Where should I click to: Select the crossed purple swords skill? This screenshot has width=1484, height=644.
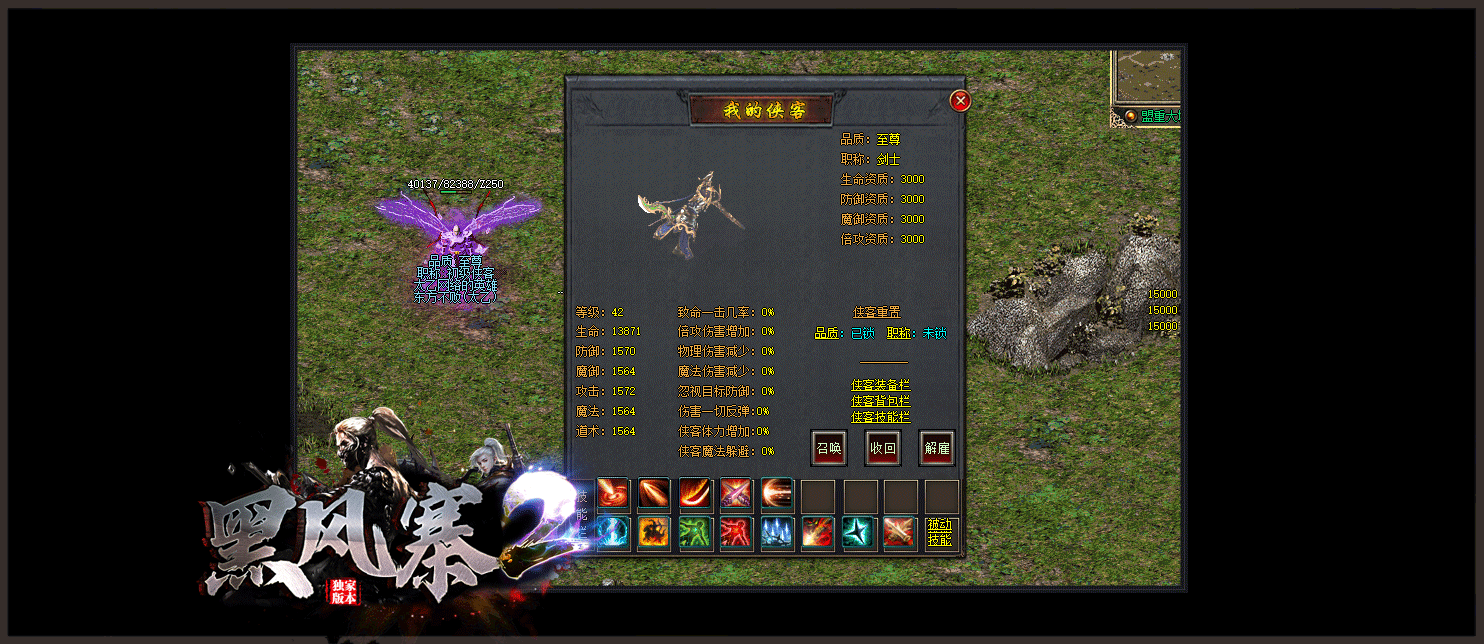pyautogui.click(x=736, y=493)
